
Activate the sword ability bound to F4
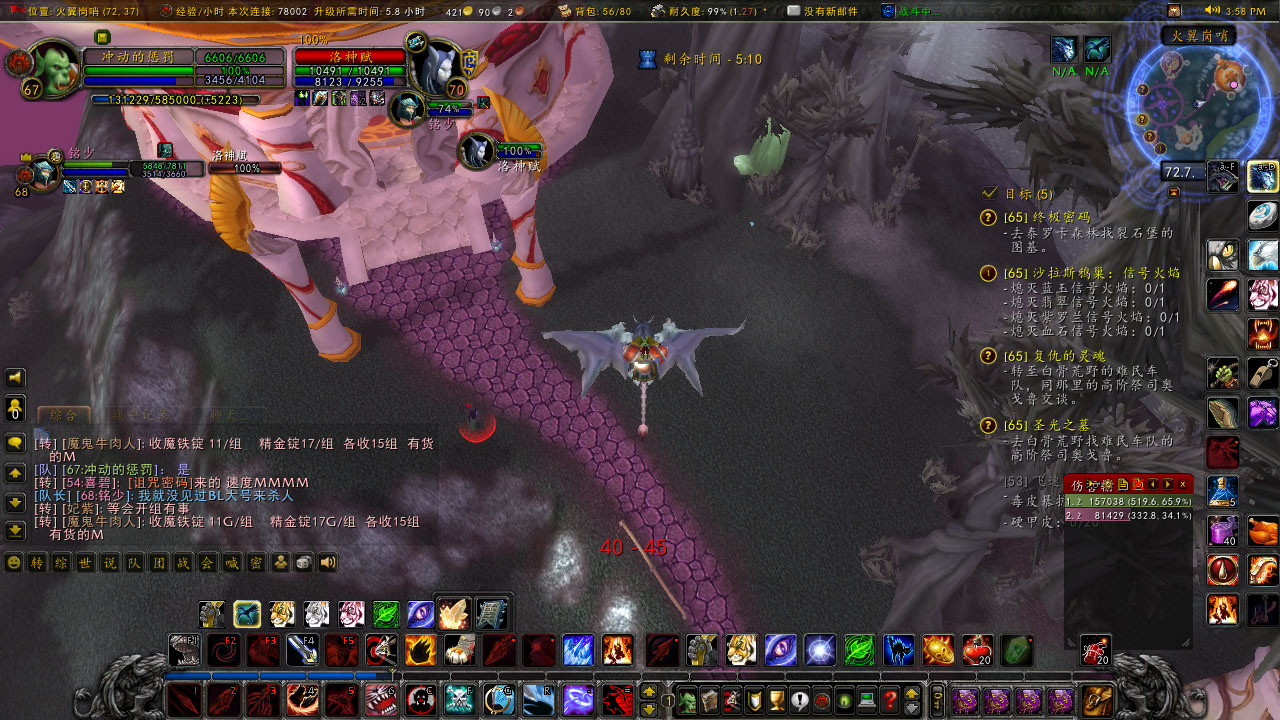pyautogui.click(x=304, y=650)
